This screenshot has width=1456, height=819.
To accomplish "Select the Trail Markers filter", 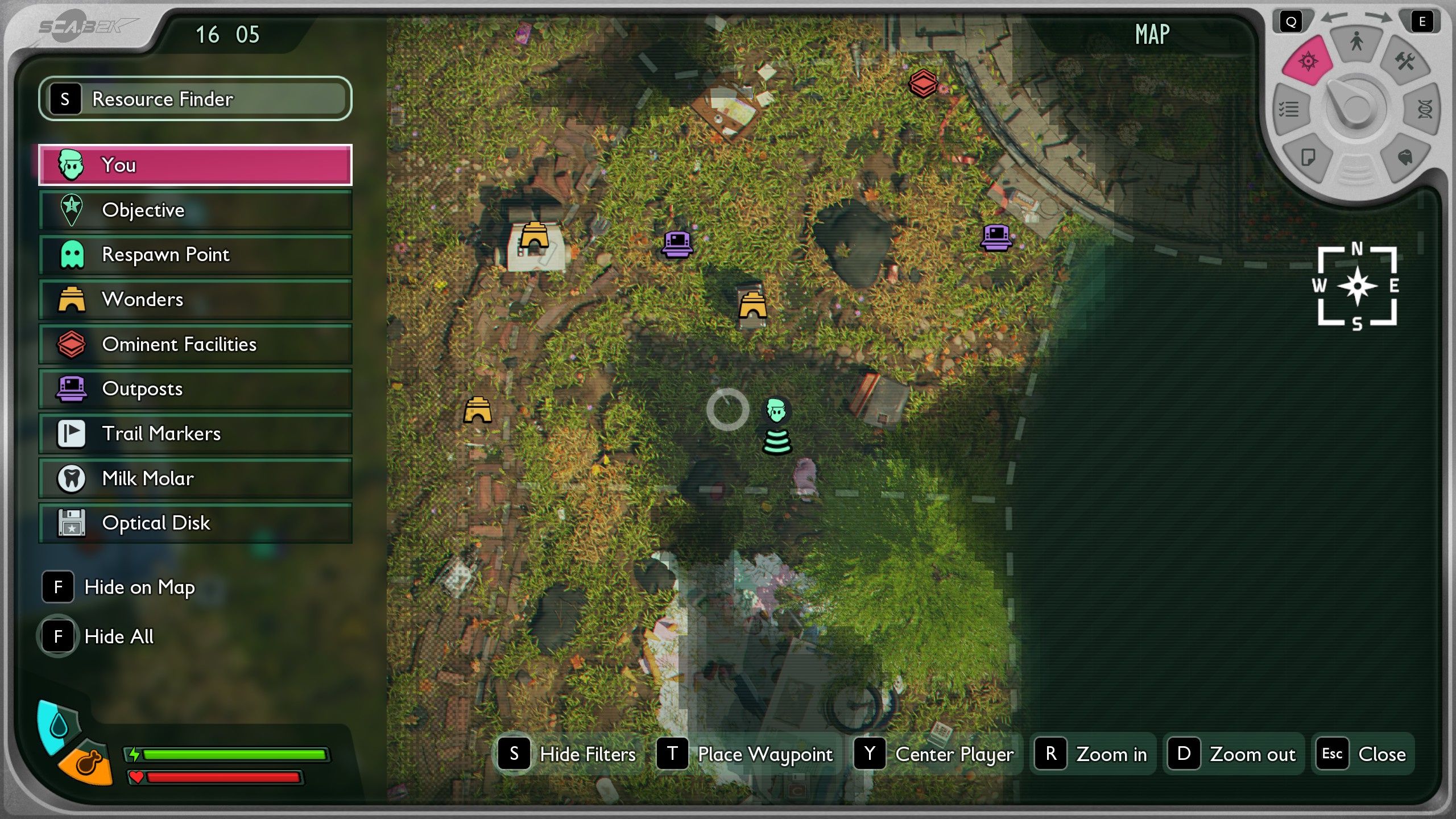I will point(195,433).
